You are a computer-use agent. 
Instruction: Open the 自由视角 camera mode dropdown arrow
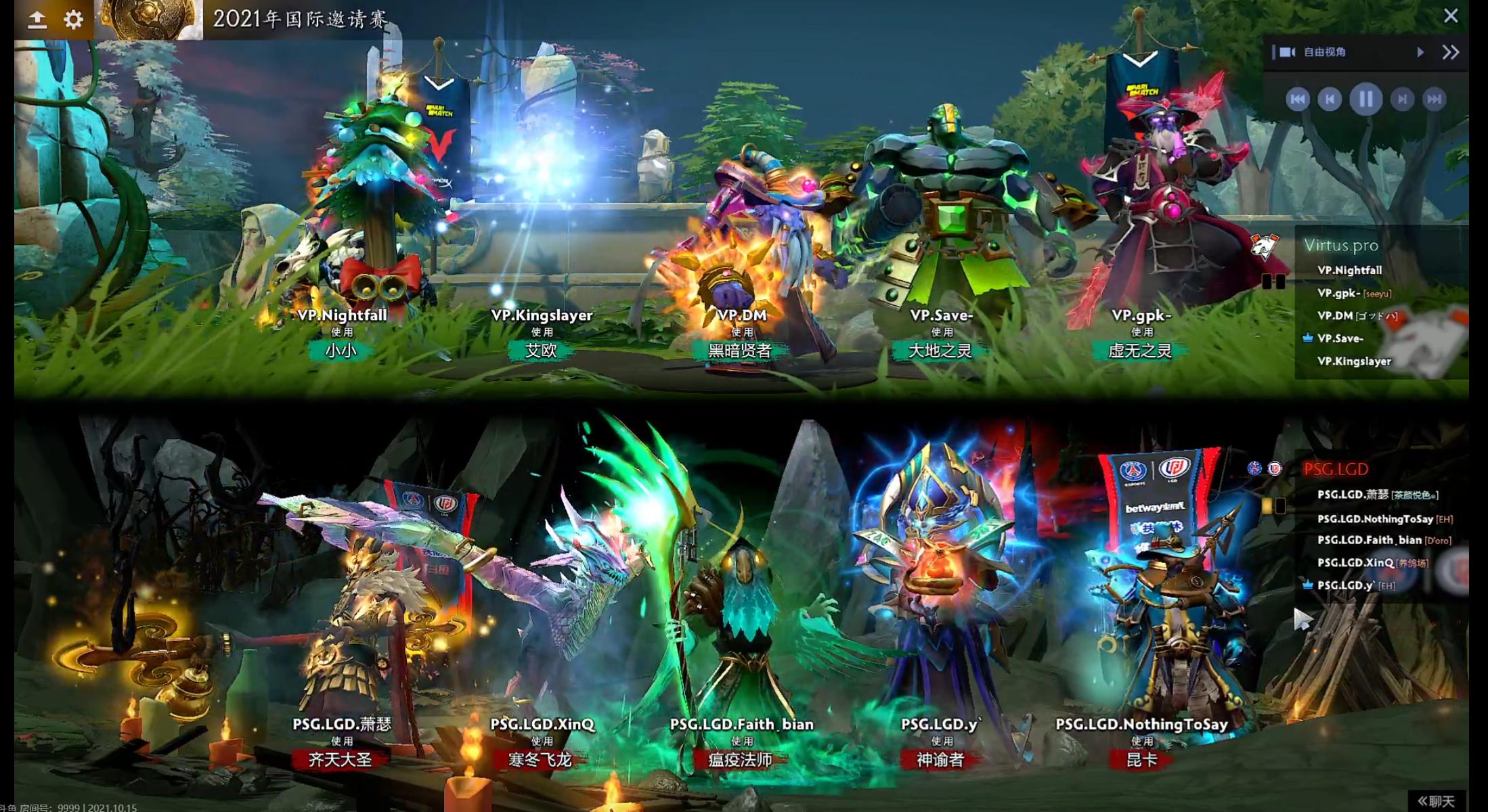(x=1420, y=52)
